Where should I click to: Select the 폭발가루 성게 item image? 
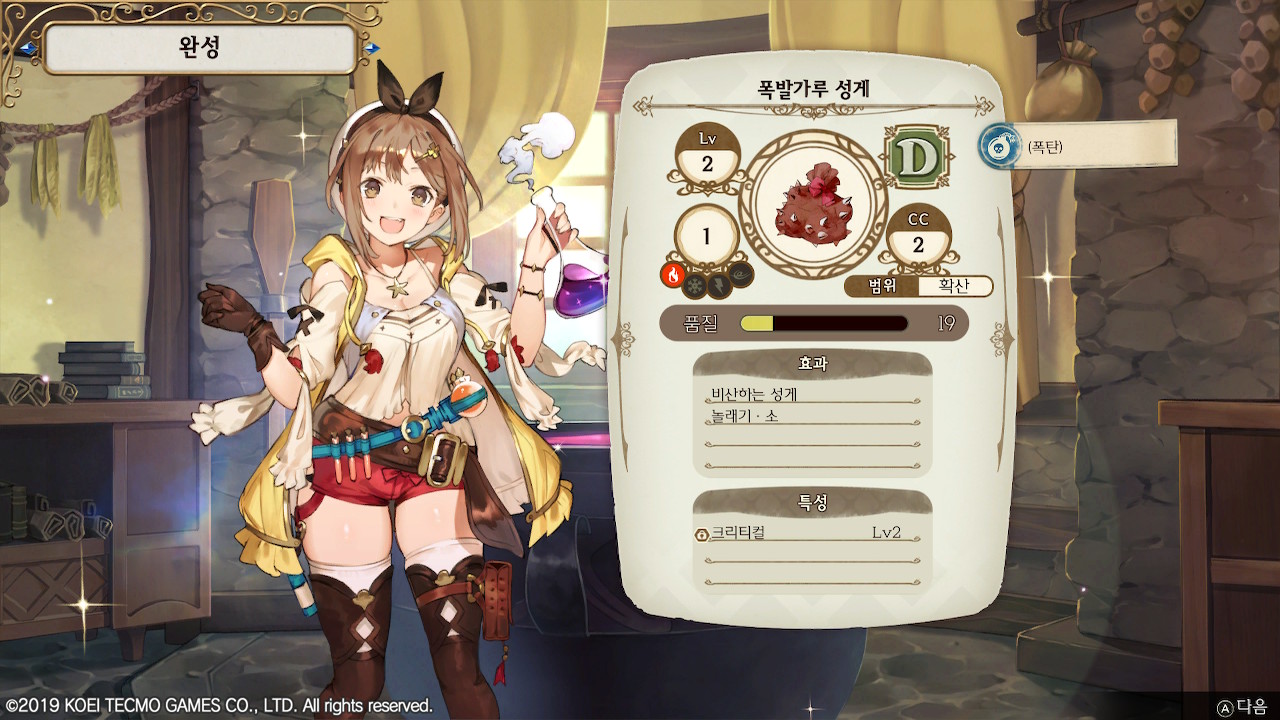click(813, 202)
